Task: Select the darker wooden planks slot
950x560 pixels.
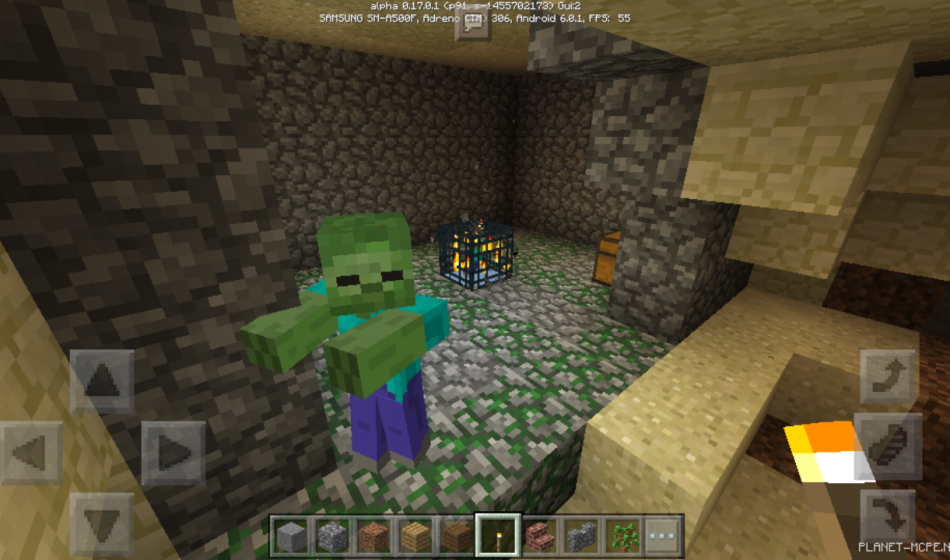Action: 455,534
